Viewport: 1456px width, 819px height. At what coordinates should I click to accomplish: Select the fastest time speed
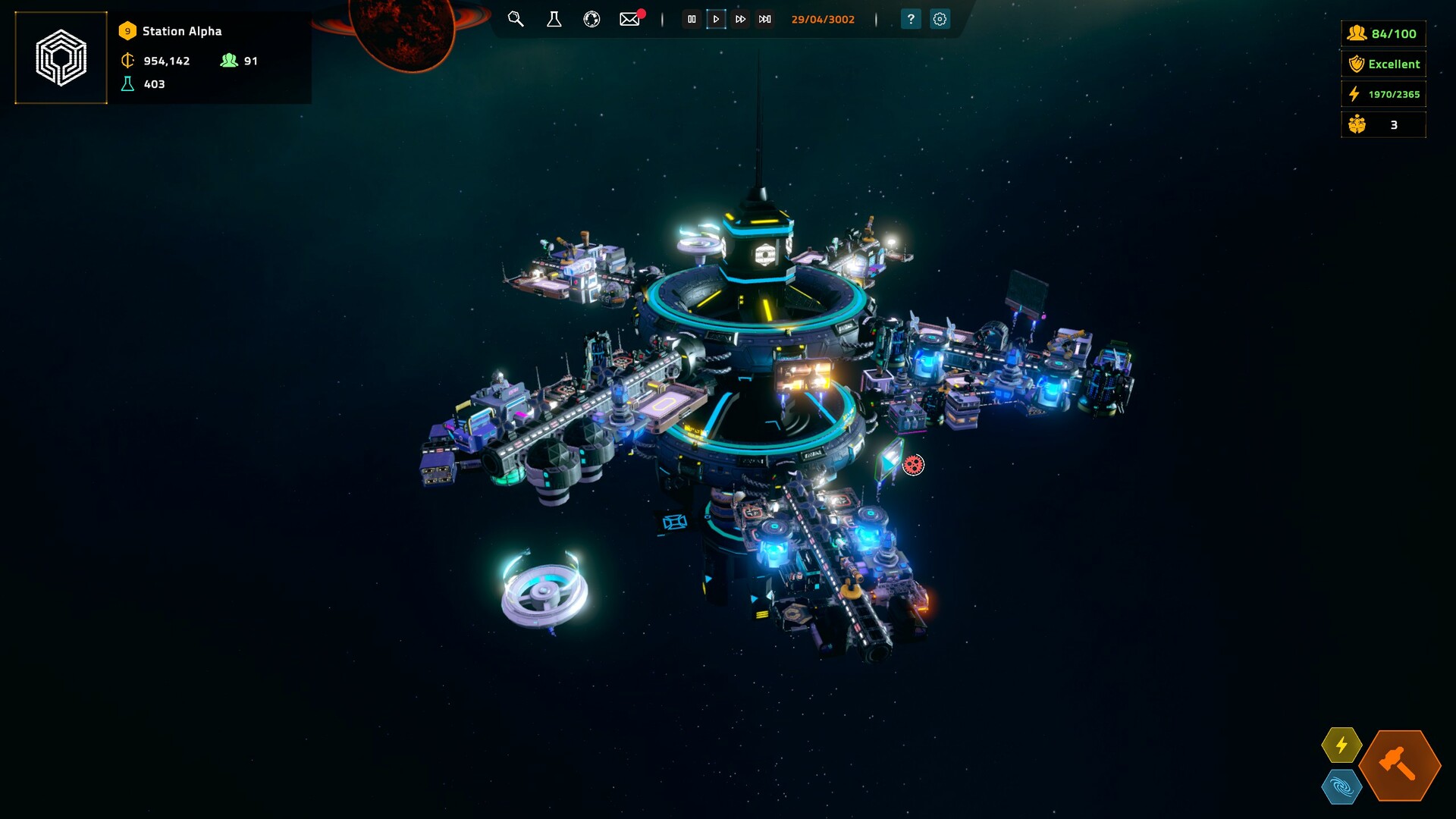[x=765, y=20]
